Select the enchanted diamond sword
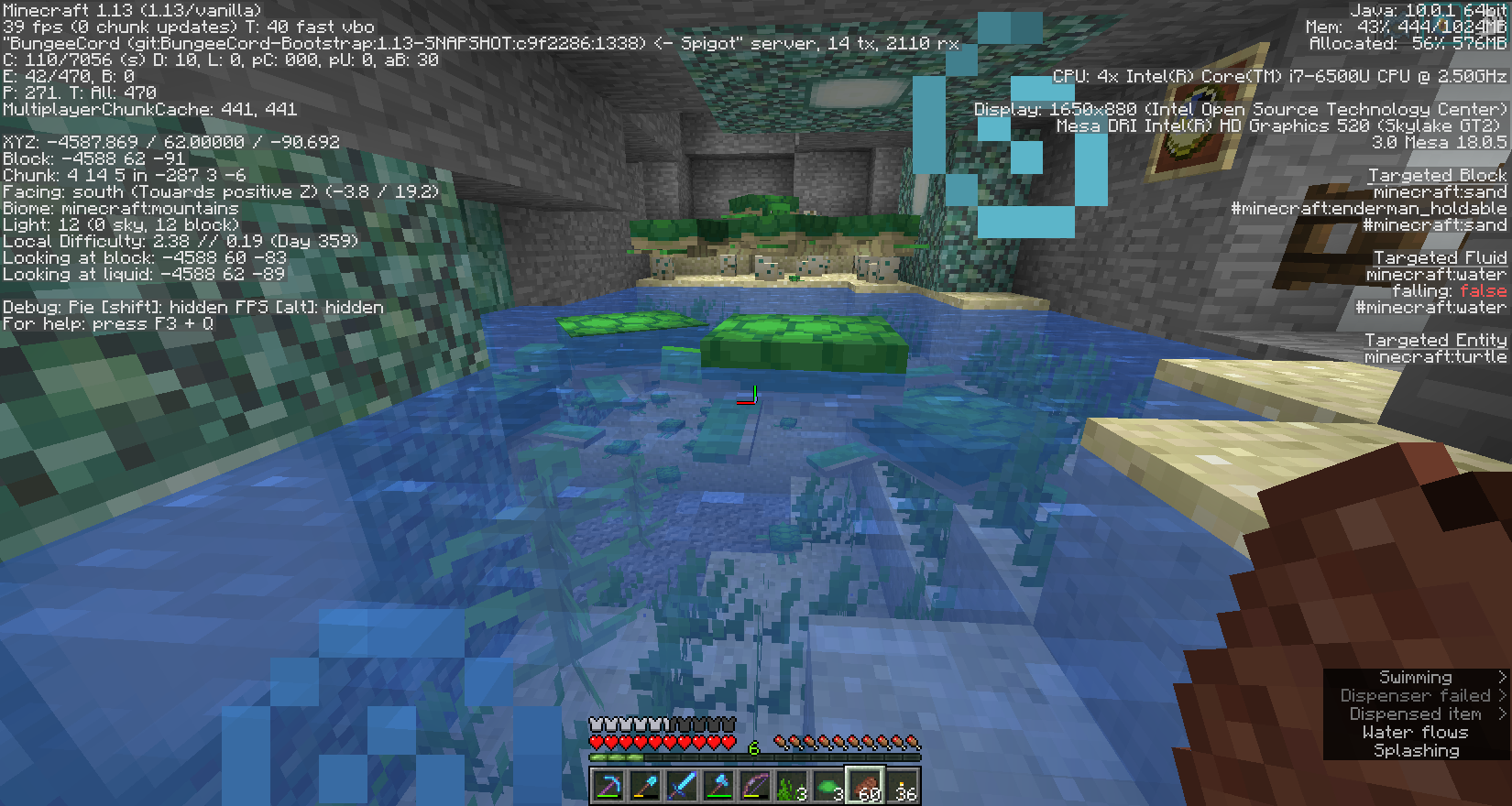The width and height of the screenshot is (1512, 806). click(x=683, y=785)
